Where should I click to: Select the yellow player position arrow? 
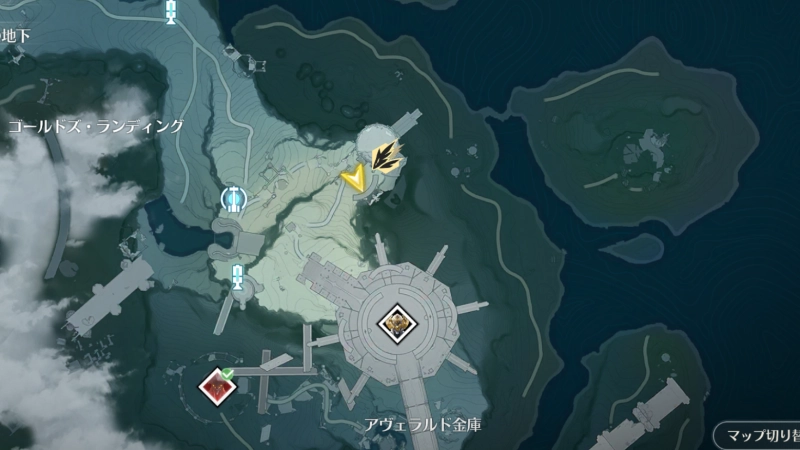[352, 177]
